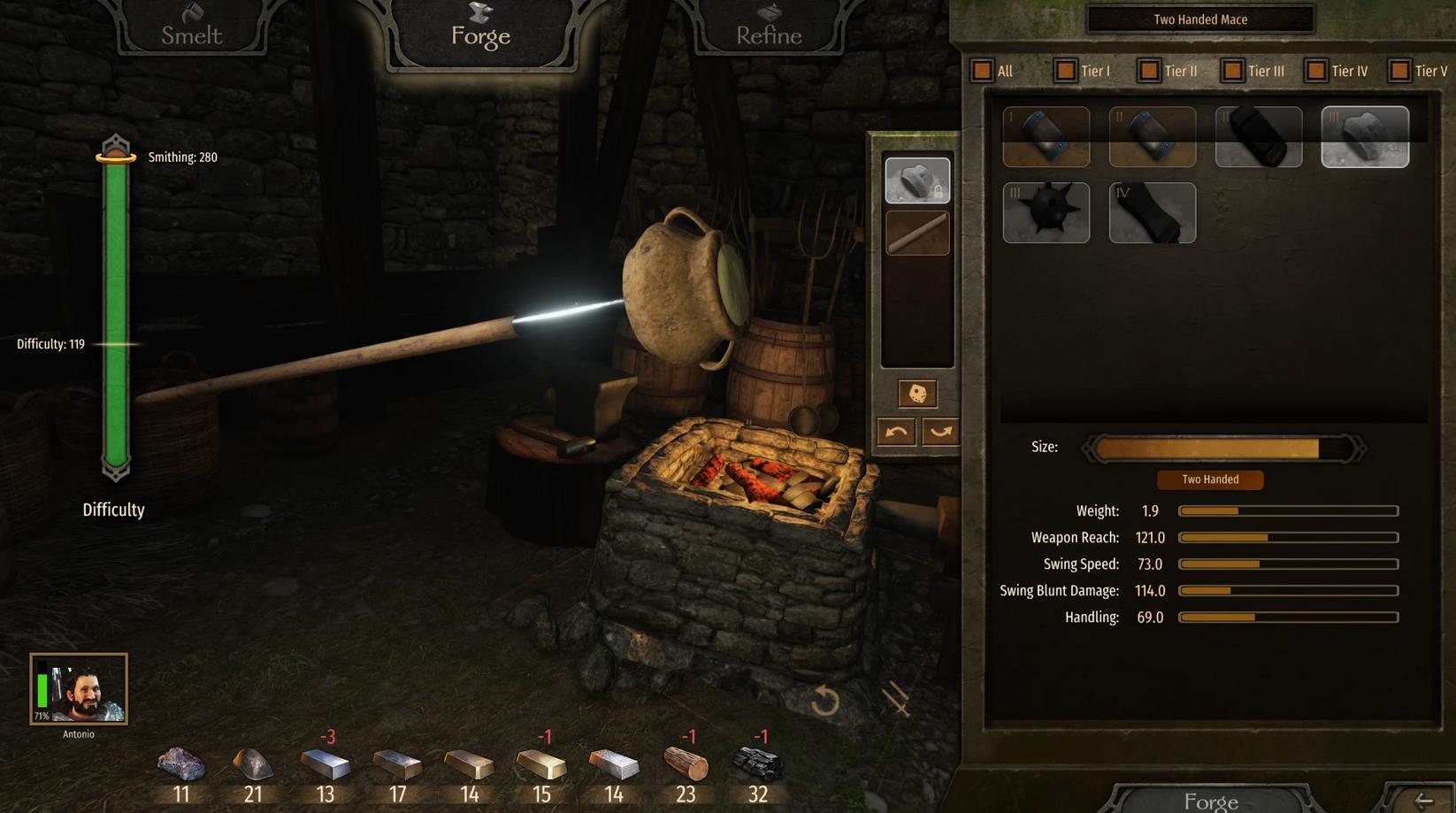1456x813 pixels.
Task: Redo the crafting change
Action: click(940, 432)
